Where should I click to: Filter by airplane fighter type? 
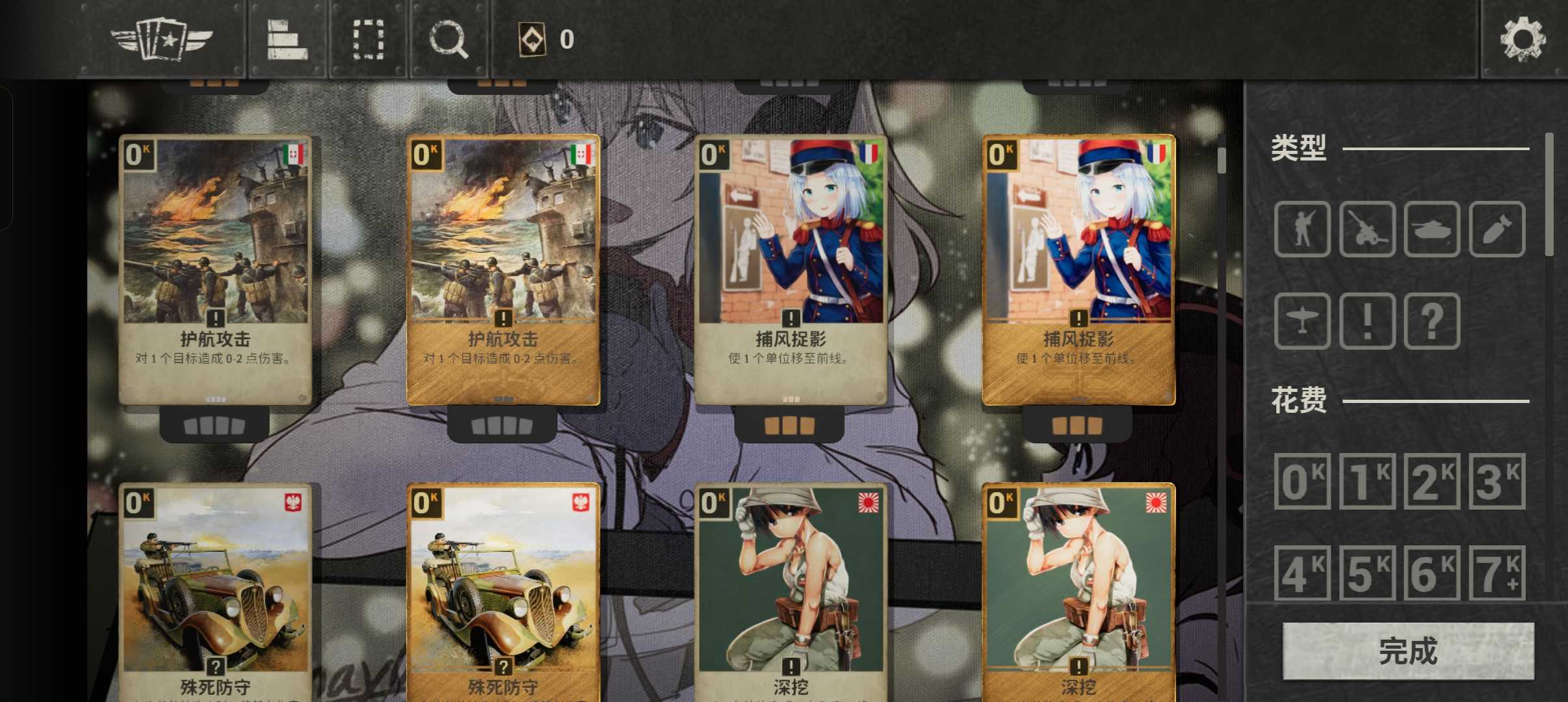click(x=1302, y=320)
